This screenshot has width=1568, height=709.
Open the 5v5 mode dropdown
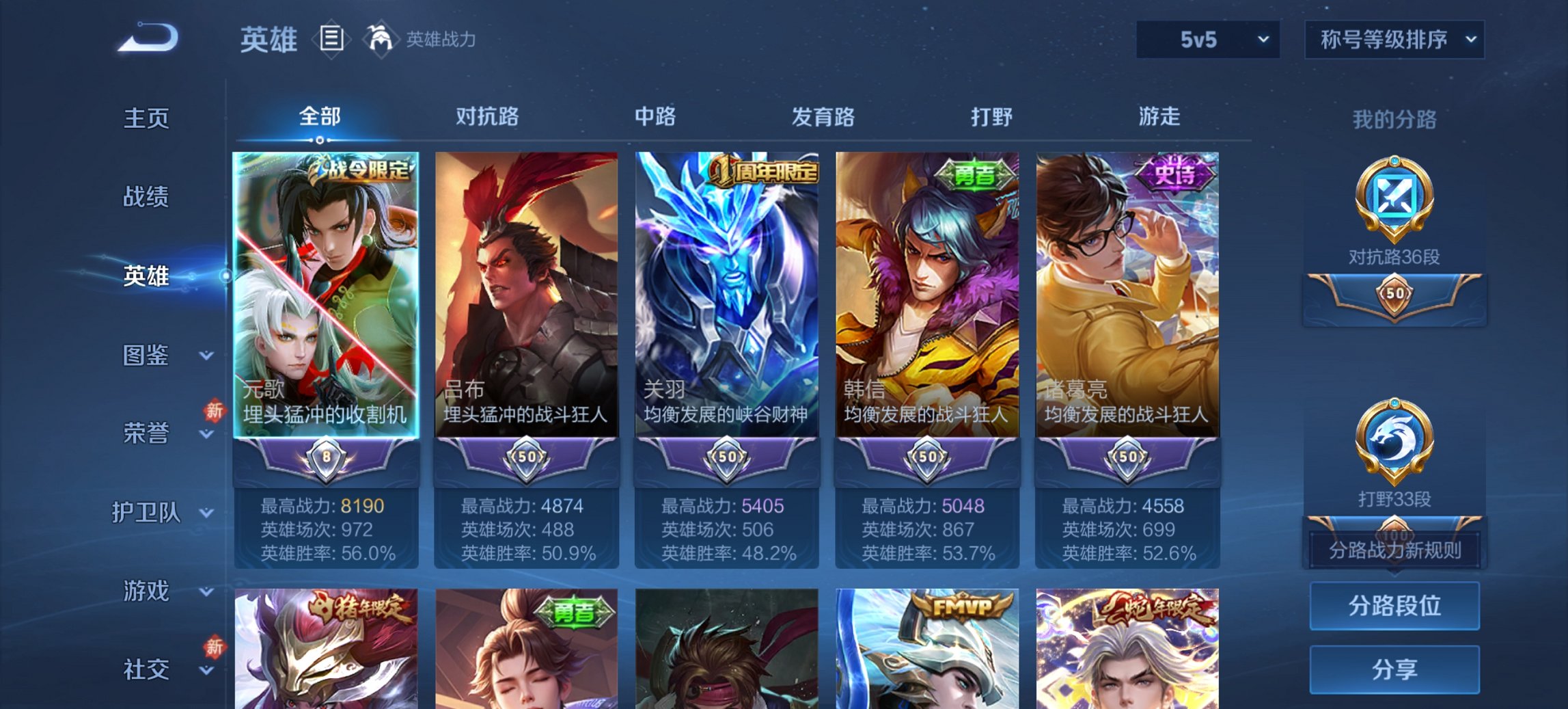tap(1206, 40)
